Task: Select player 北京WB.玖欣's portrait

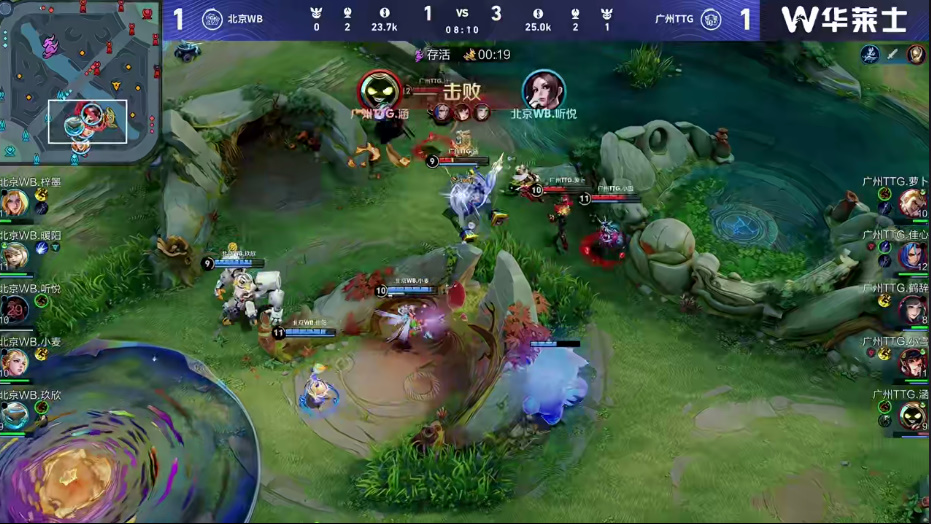Action: tap(15, 415)
